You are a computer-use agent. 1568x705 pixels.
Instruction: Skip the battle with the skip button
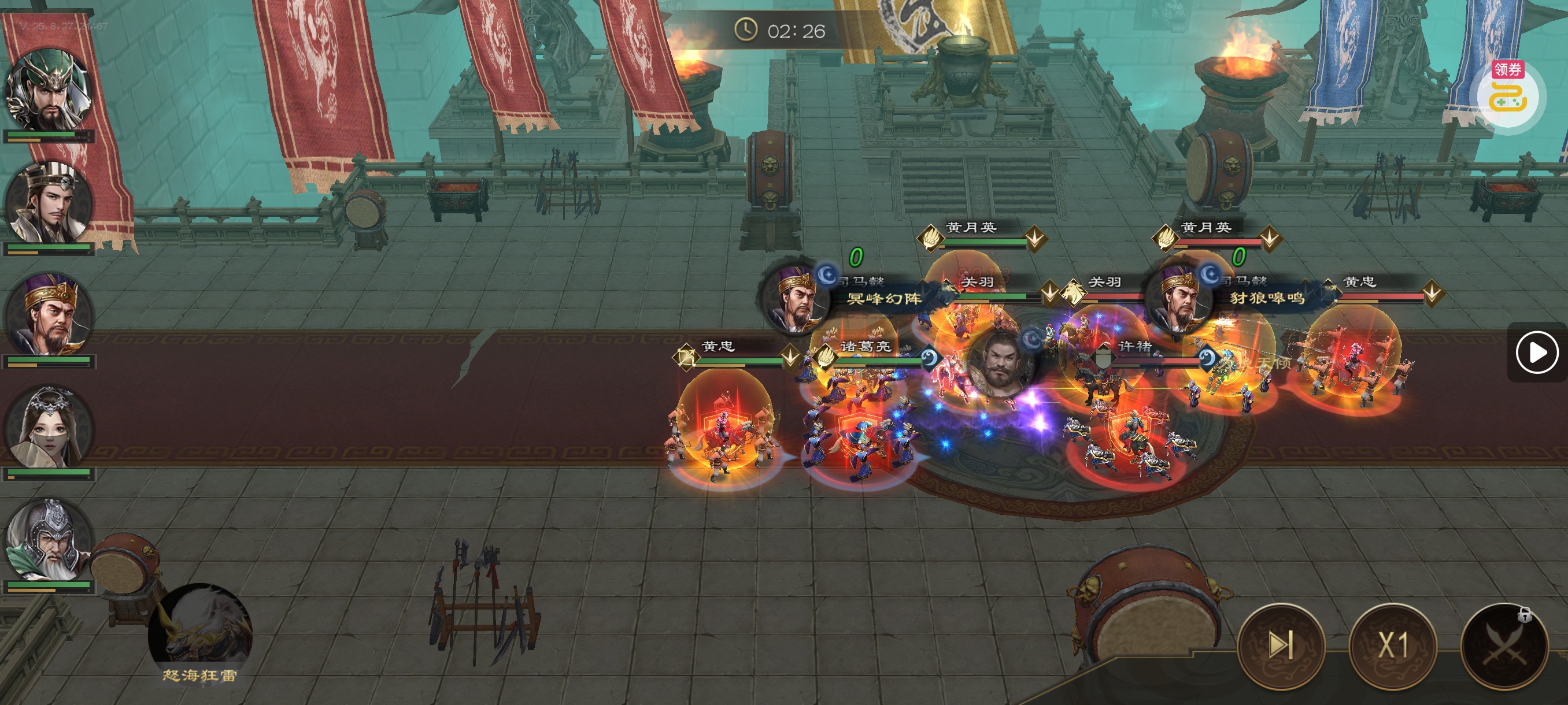pyautogui.click(x=1281, y=645)
